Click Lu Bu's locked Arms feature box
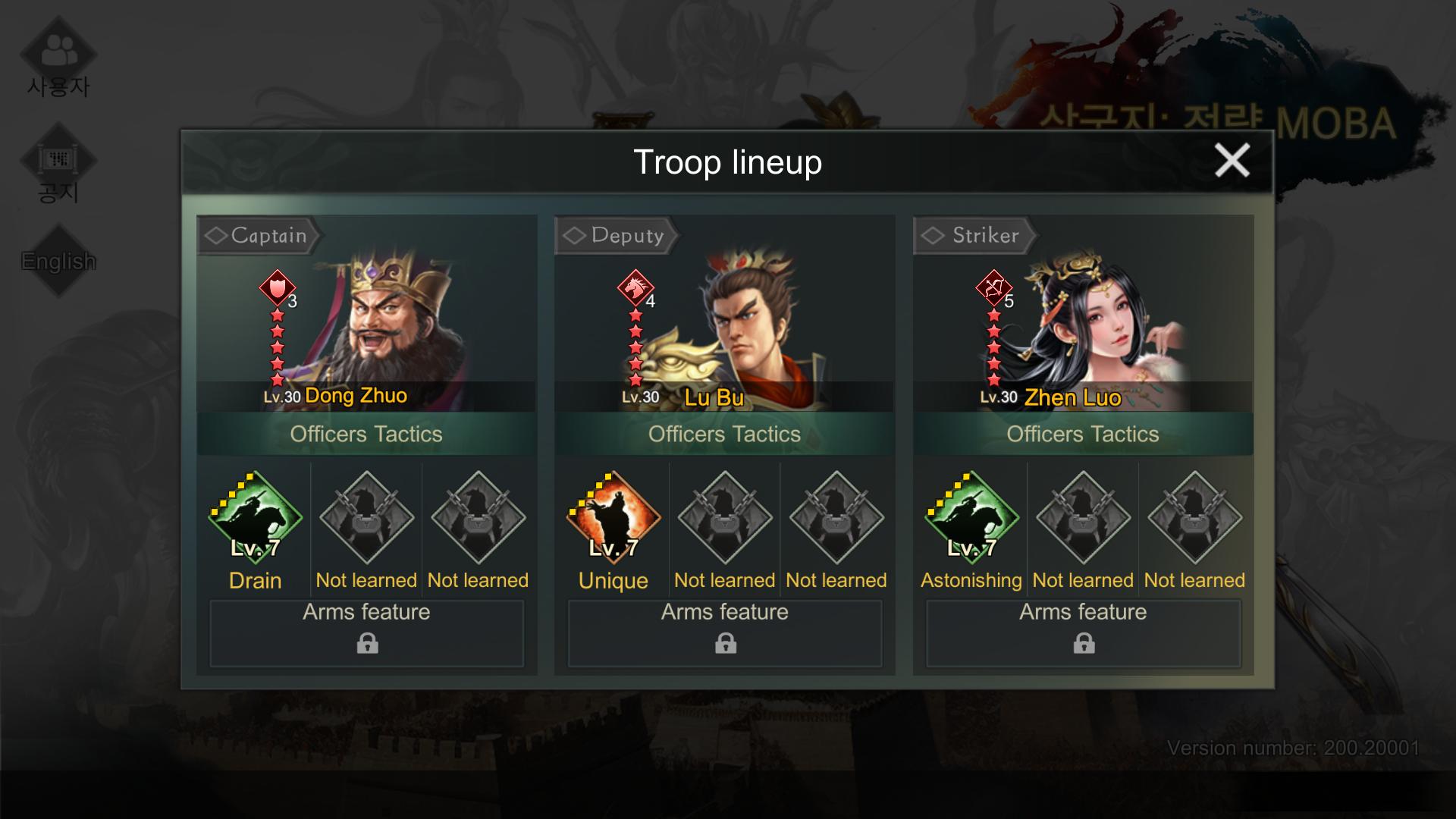This screenshot has width=1456, height=819. tap(725, 633)
